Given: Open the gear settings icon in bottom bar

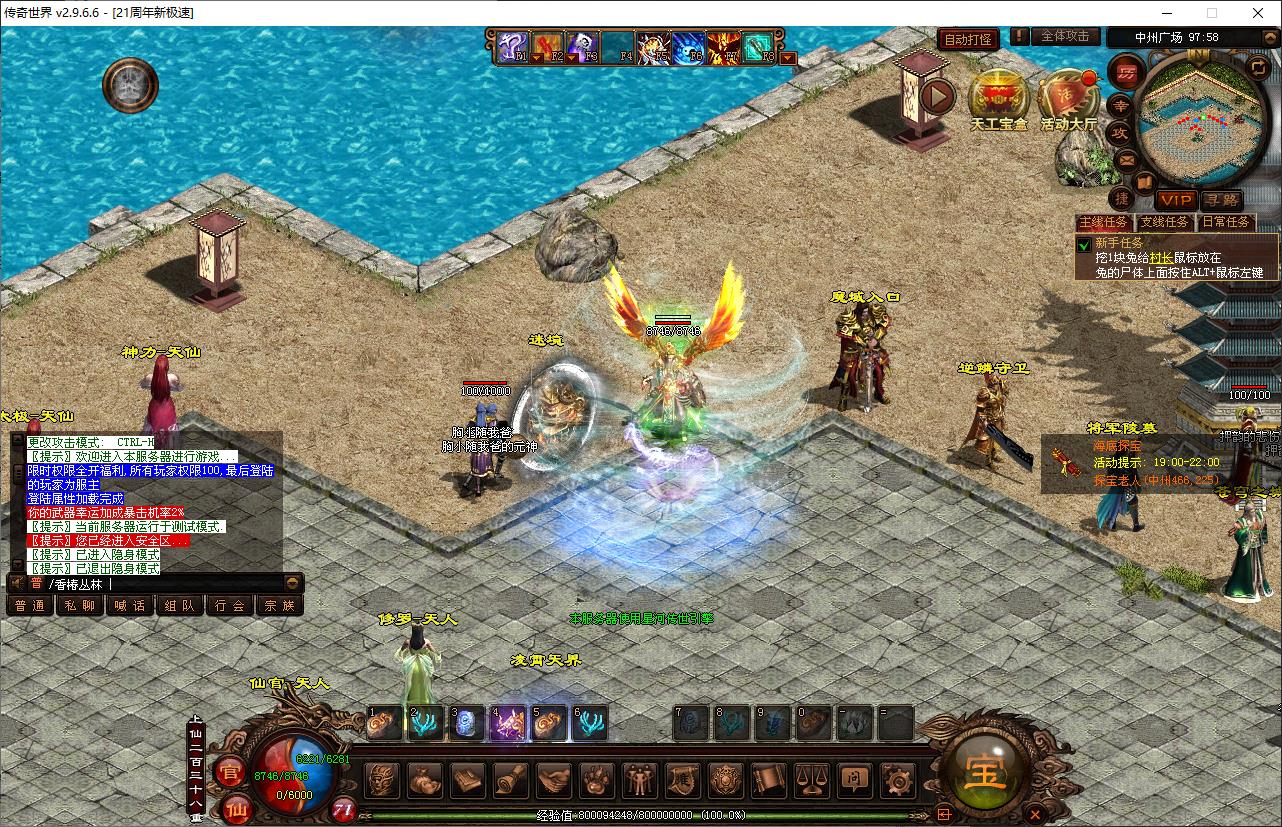Looking at the screenshot, I should click(x=899, y=779).
